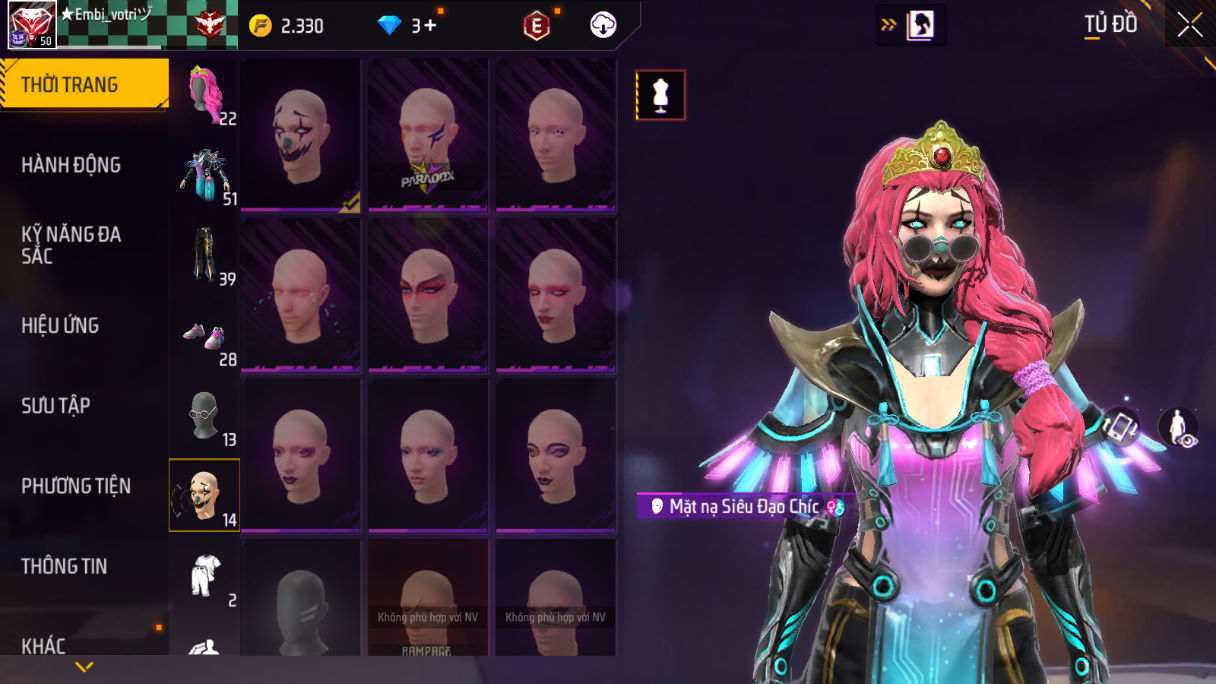Open the black mask with glasses category
The width and height of the screenshot is (1216, 684).
pos(205,415)
